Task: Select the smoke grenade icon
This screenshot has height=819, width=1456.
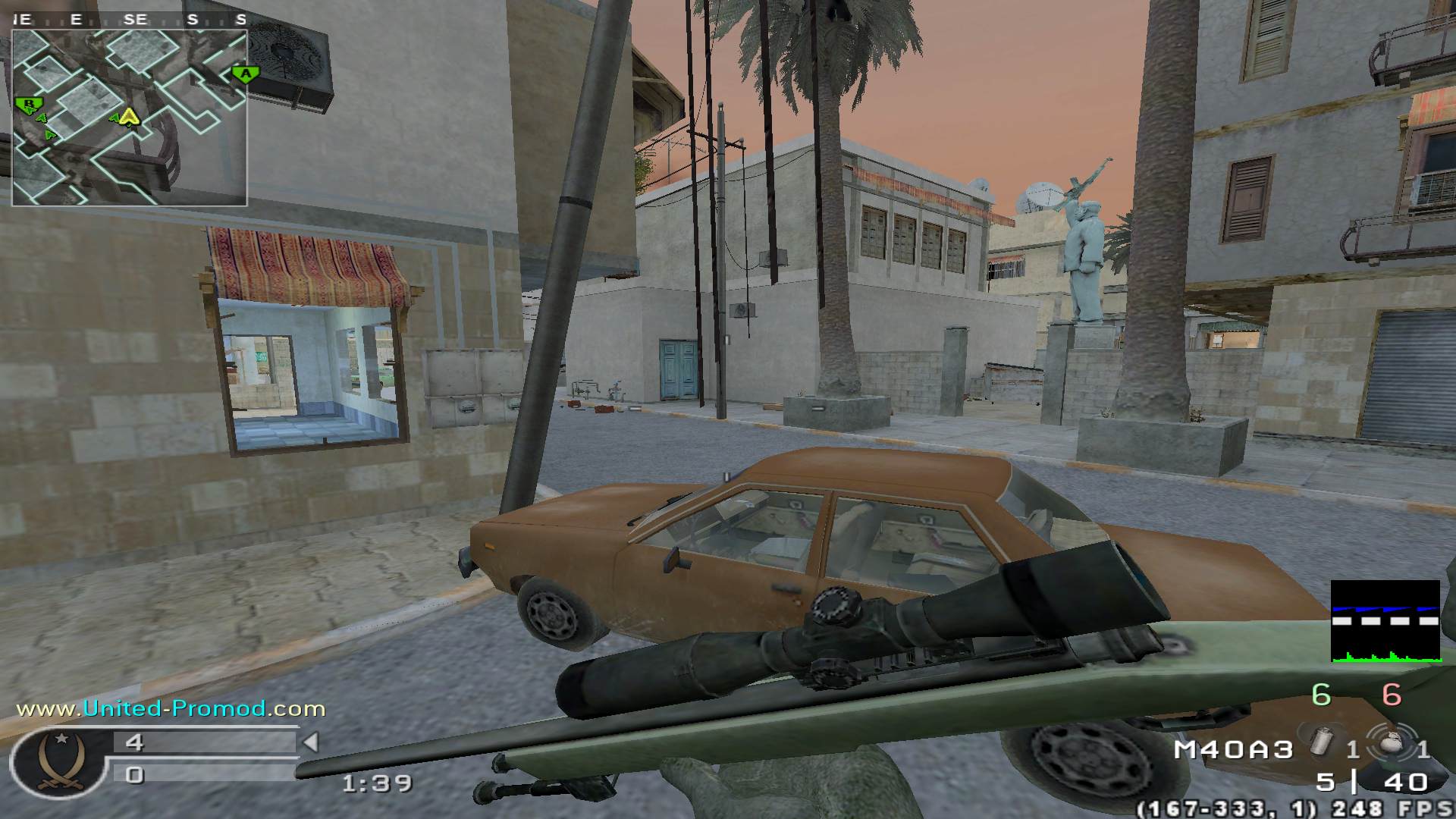Action: 1322,745
